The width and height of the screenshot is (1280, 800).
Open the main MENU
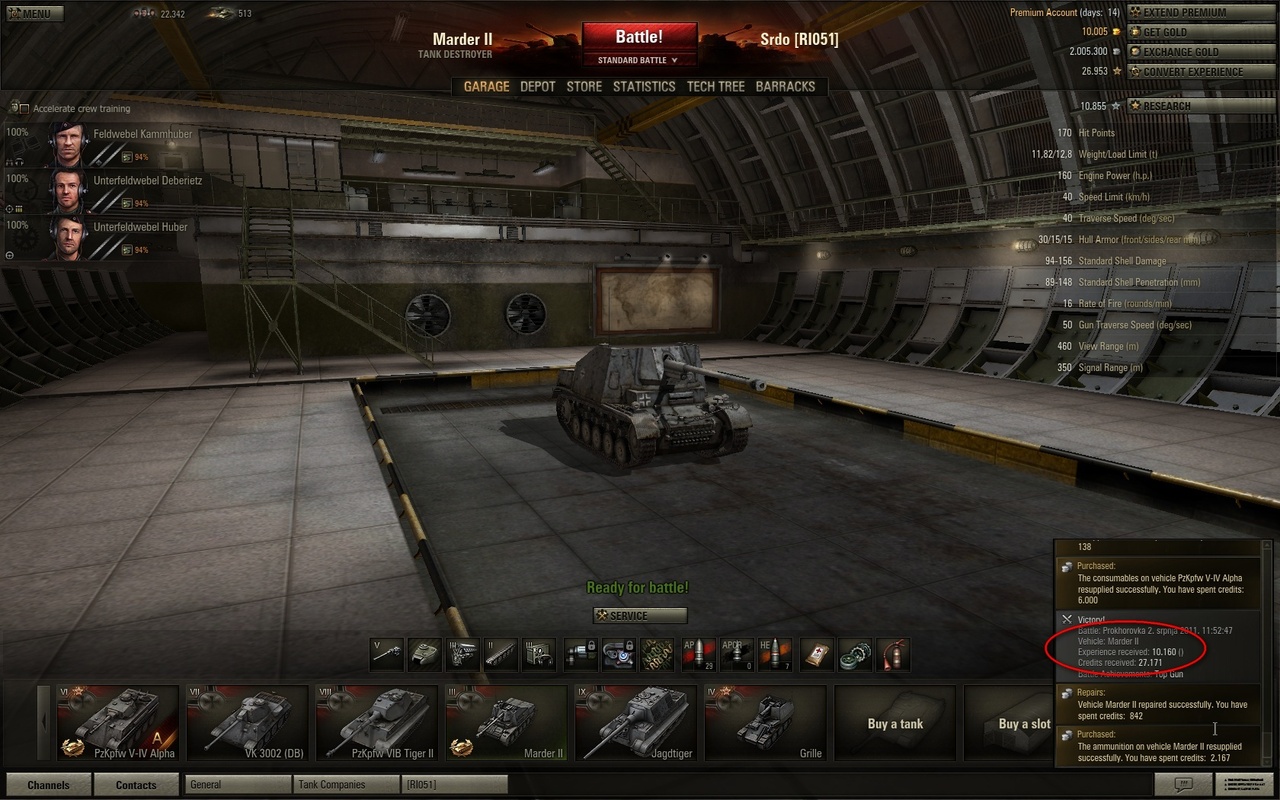(34, 14)
